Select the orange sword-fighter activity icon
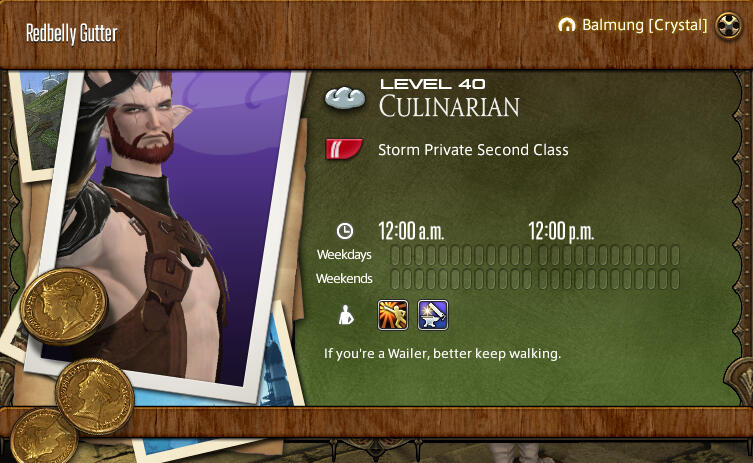753x463 pixels. coord(392,315)
